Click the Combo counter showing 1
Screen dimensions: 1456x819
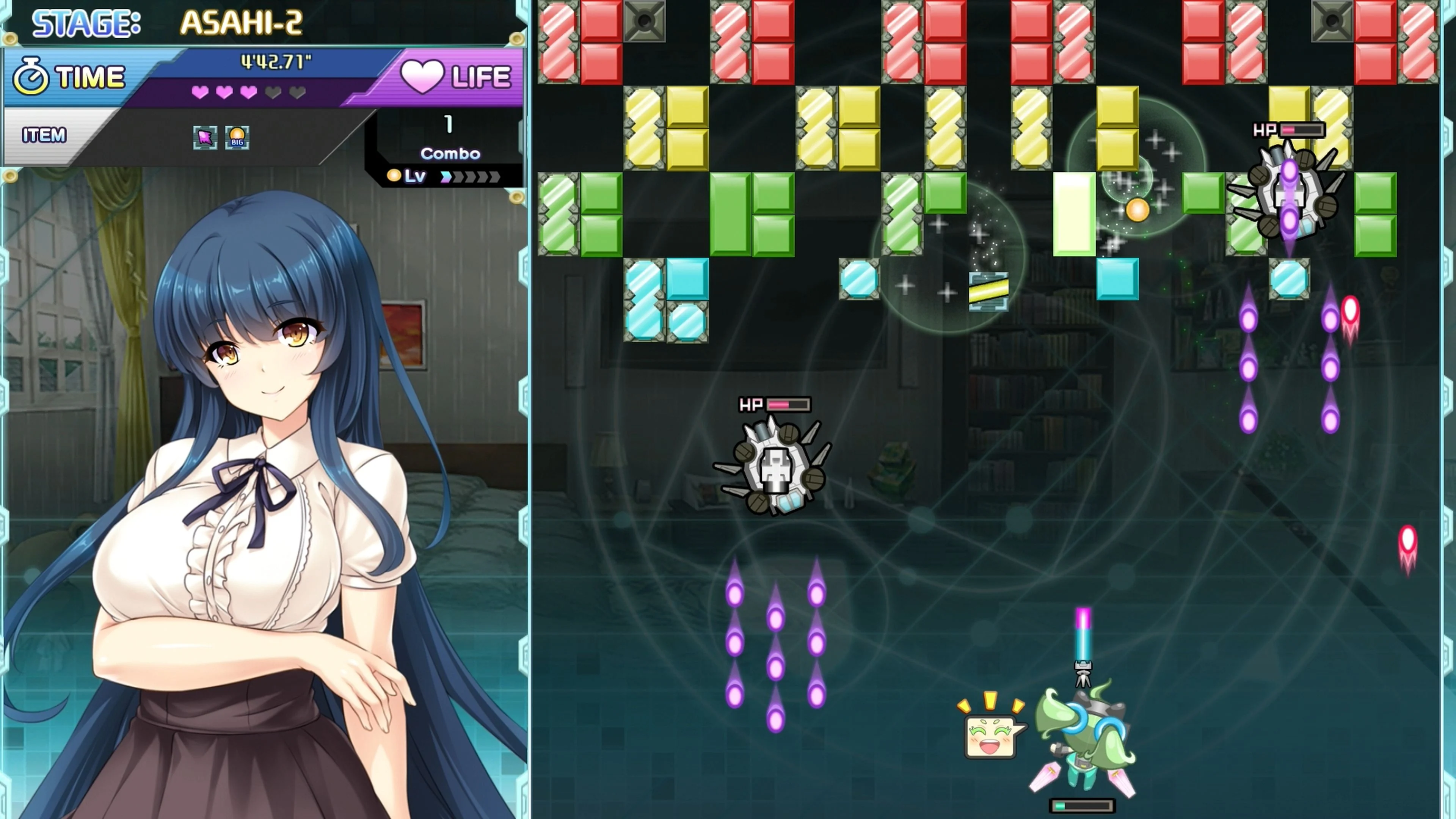tap(449, 126)
